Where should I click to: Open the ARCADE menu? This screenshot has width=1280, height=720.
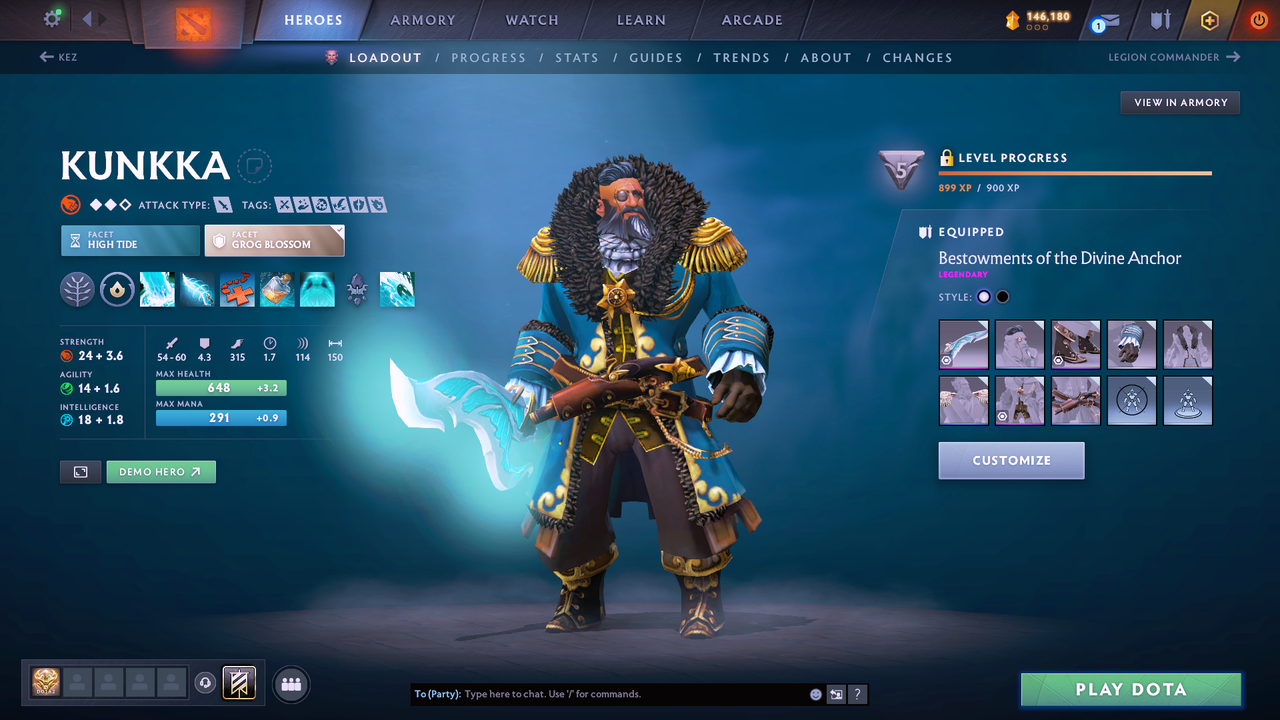pos(751,19)
